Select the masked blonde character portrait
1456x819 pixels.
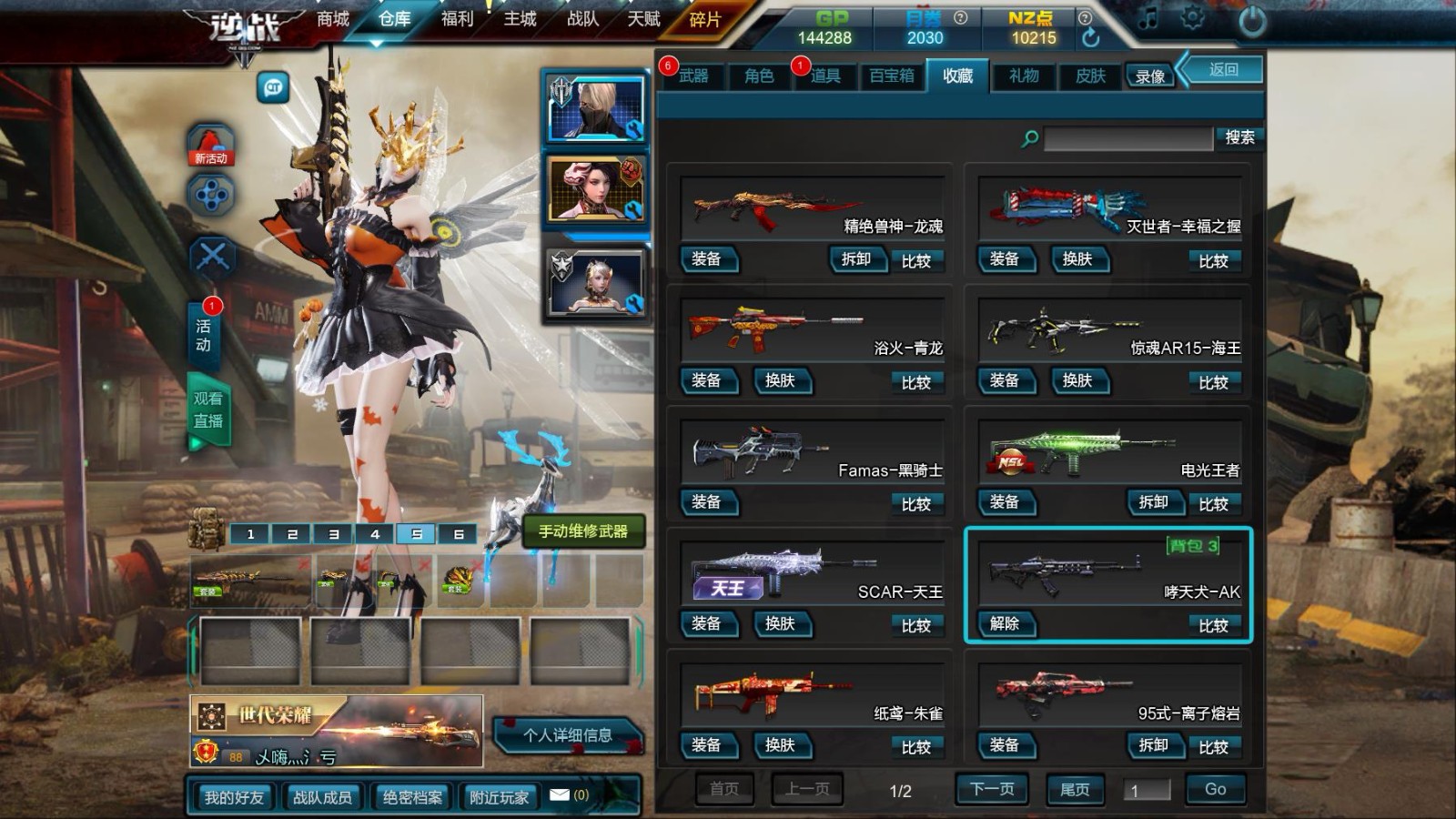click(596, 108)
